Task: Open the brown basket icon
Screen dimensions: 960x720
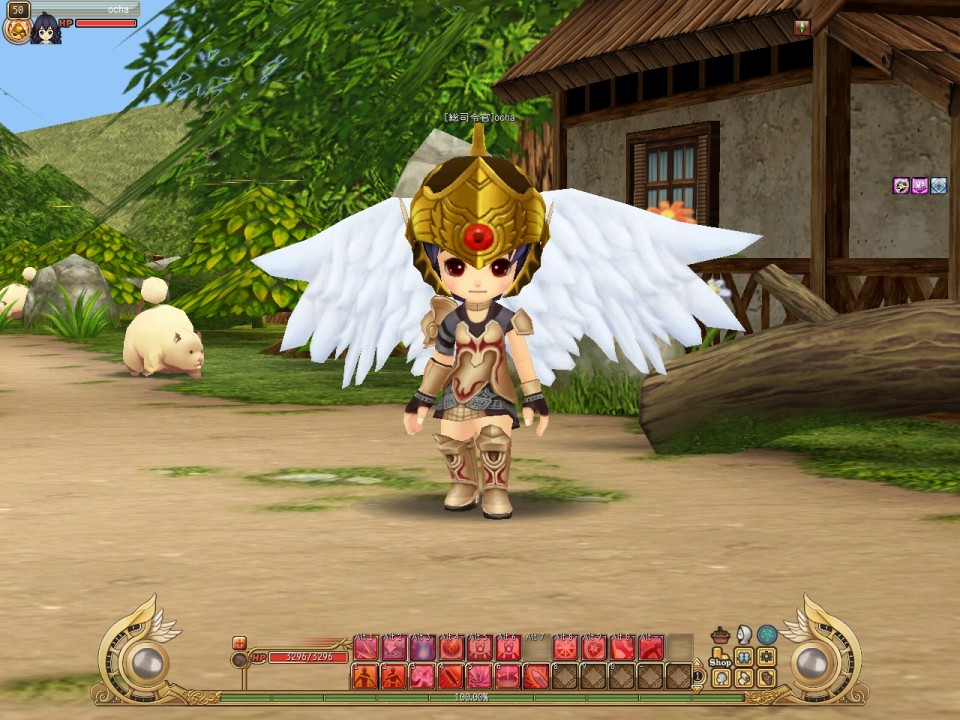Action: pyautogui.click(x=719, y=635)
